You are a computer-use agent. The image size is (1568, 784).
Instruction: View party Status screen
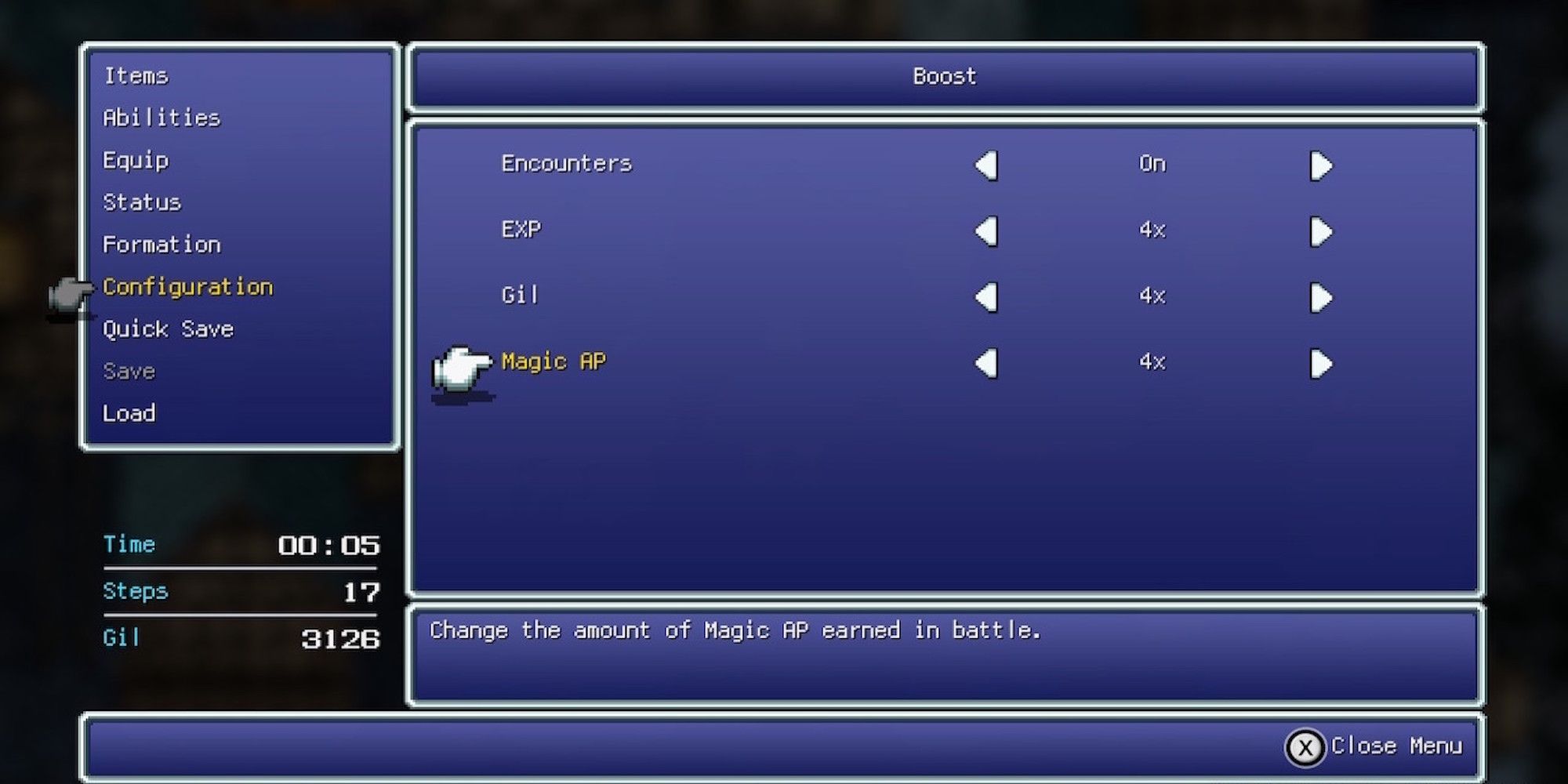141,201
